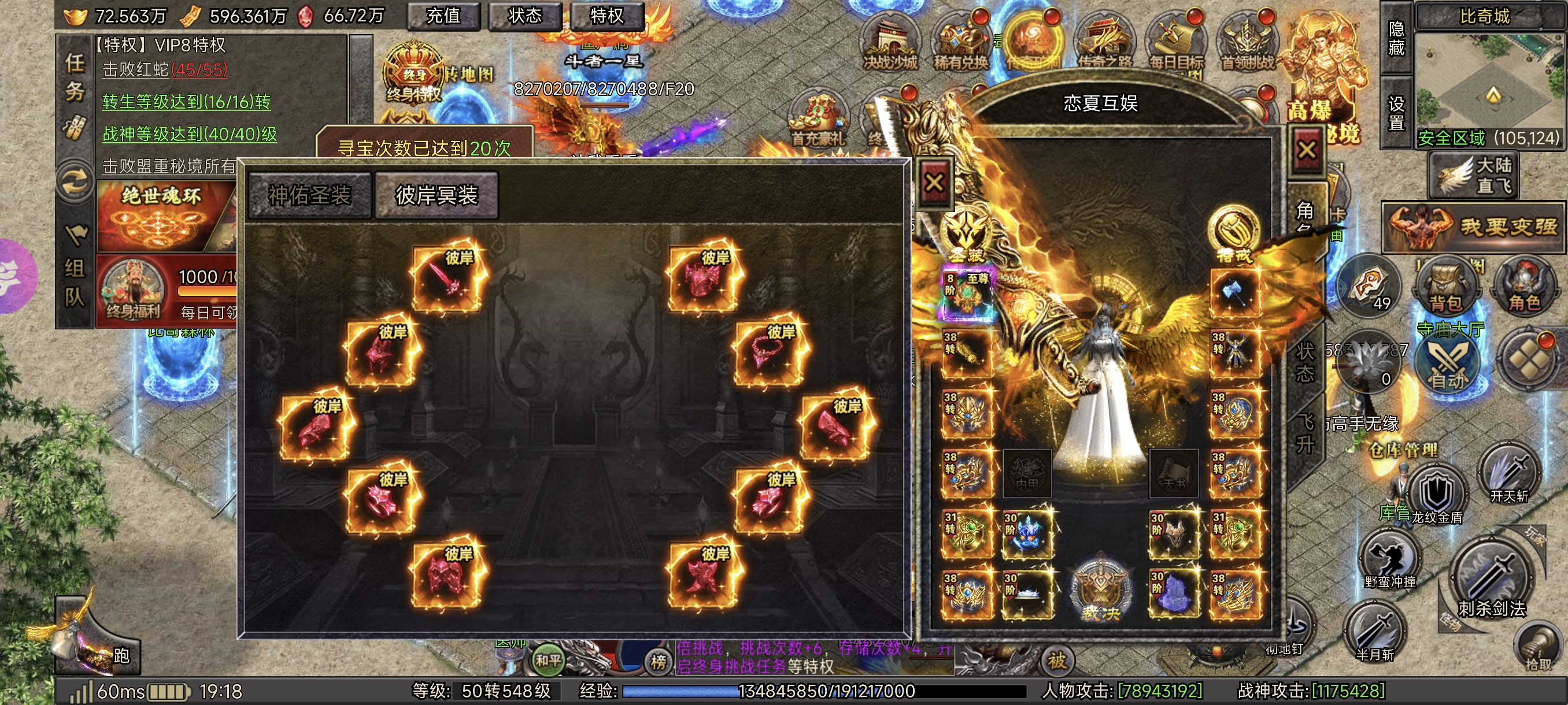Activate the 刺杀剑法 skill
Image resolution: width=1568 pixels, height=705 pixels.
pyautogui.click(x=1491, y=581)
